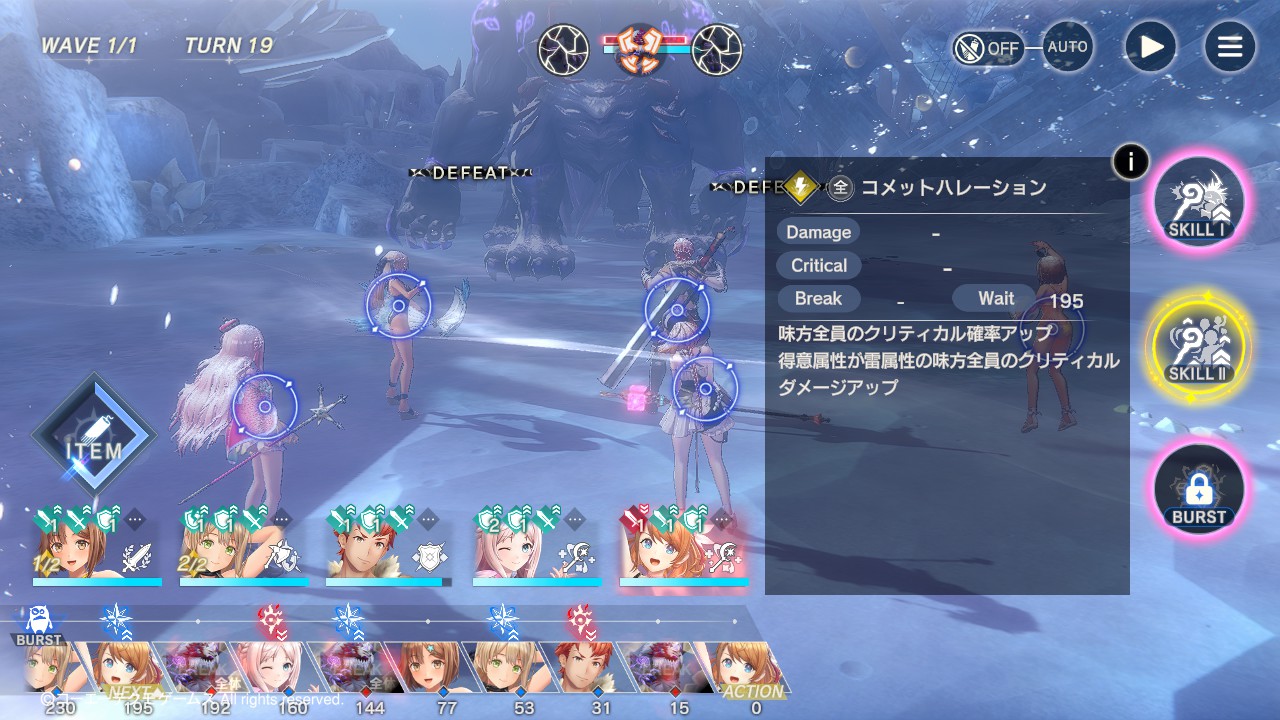The height and width of the screenshot is (720, 1280).
Task: Open the hamburger main menu
Action: tap(1229, 47)
